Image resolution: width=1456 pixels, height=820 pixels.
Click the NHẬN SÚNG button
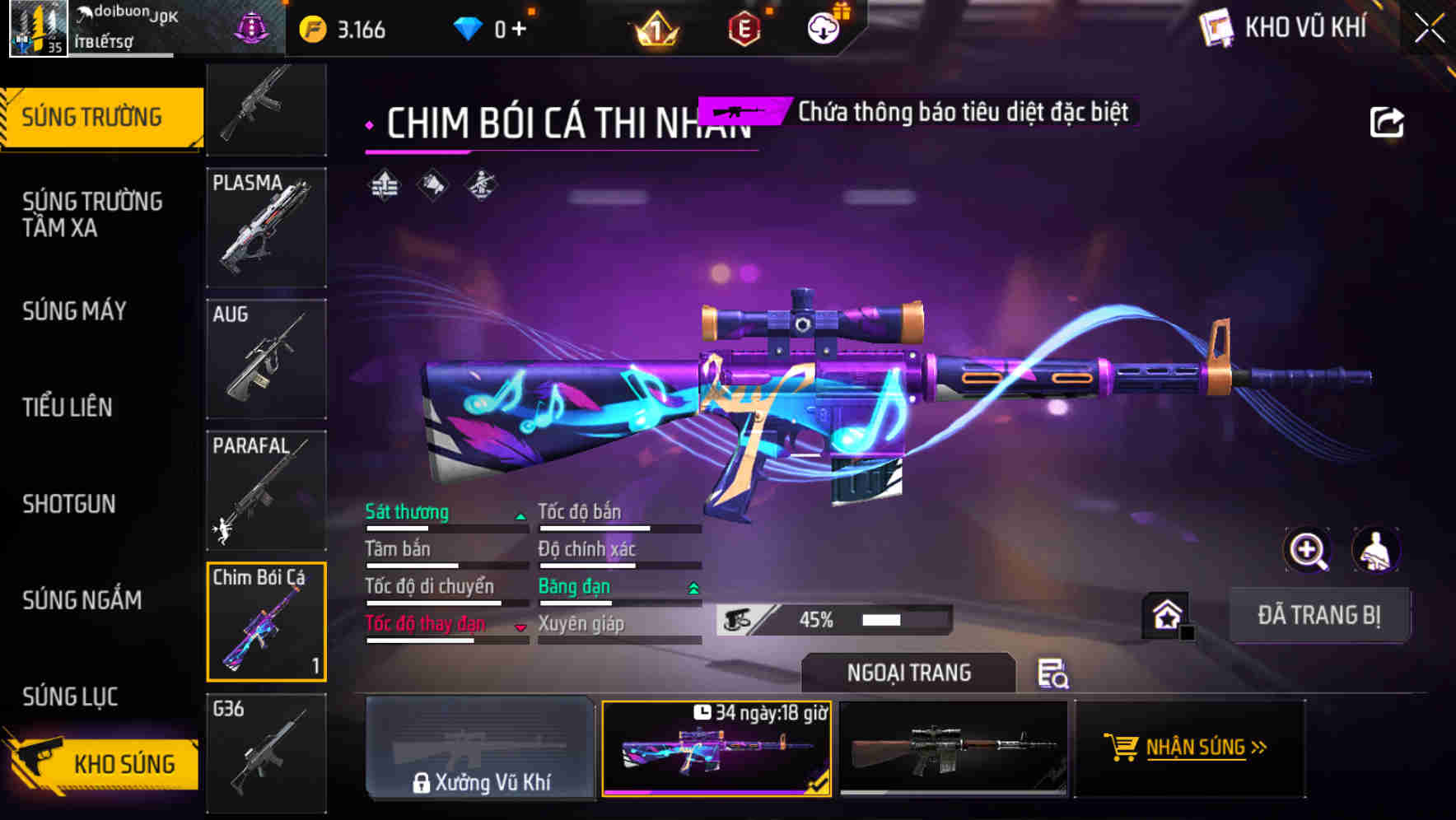(1188, 748)
